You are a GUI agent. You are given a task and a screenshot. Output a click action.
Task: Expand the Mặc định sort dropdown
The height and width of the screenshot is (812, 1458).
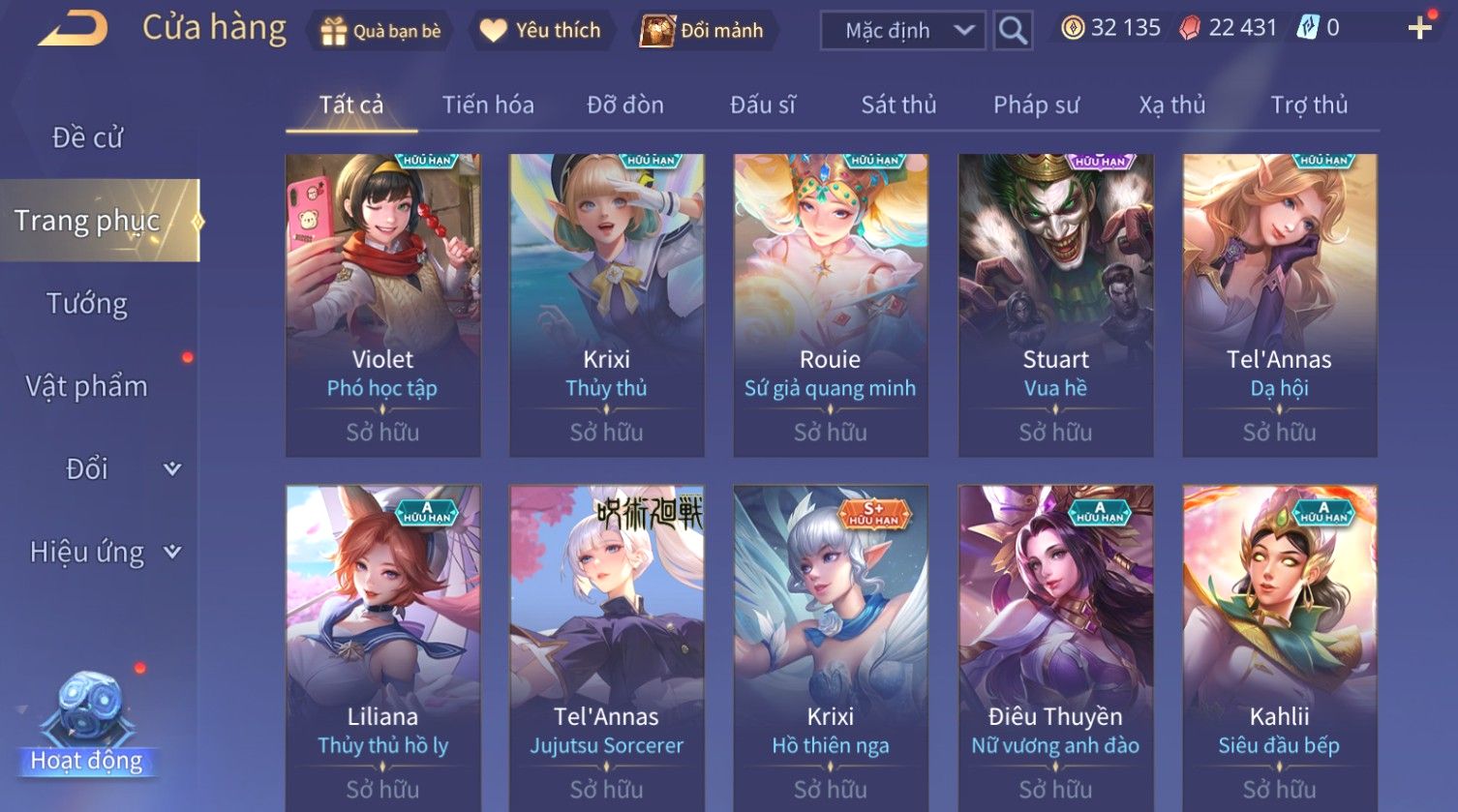902,31
